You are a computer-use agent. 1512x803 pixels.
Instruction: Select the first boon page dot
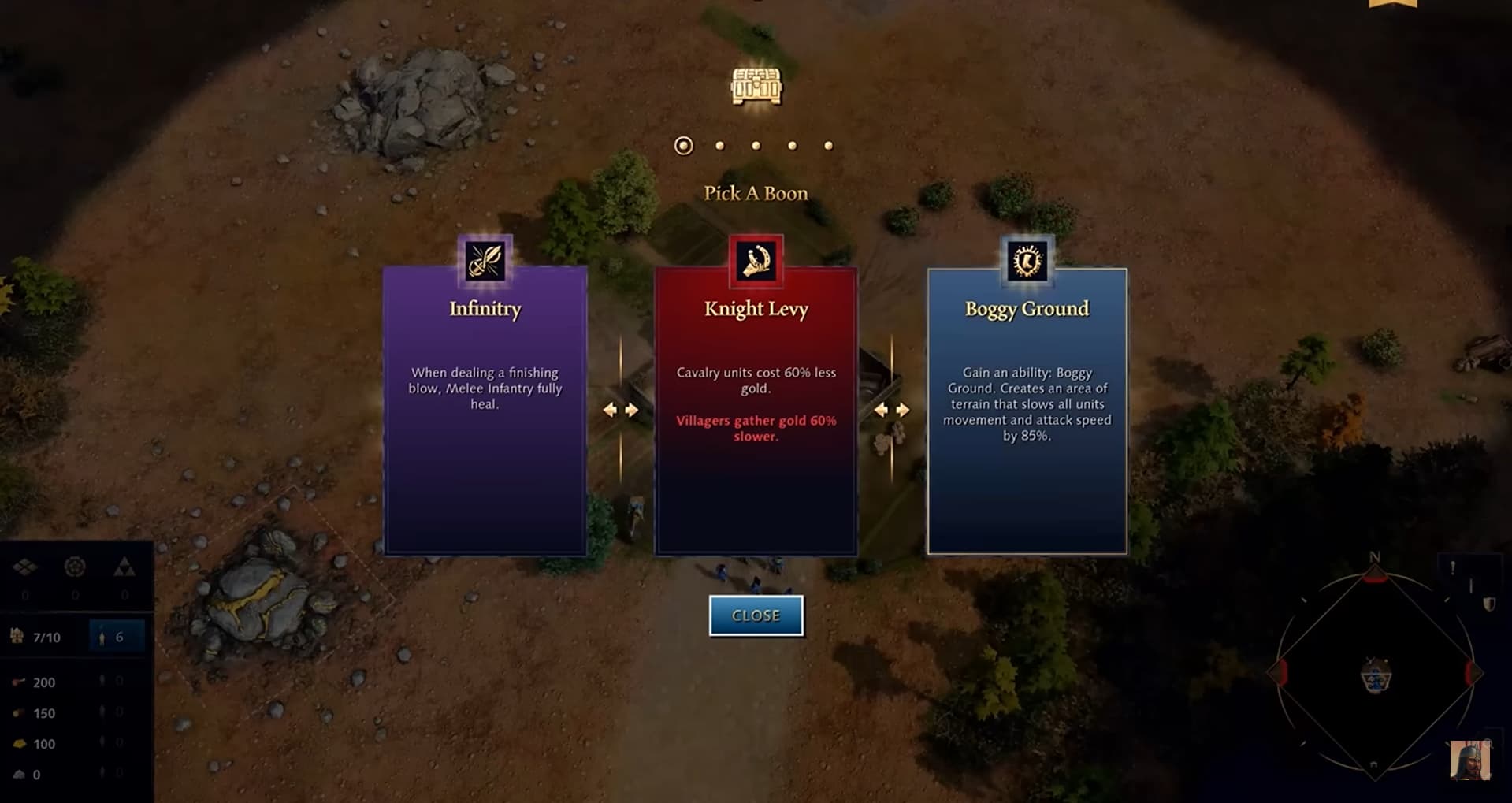683,146
